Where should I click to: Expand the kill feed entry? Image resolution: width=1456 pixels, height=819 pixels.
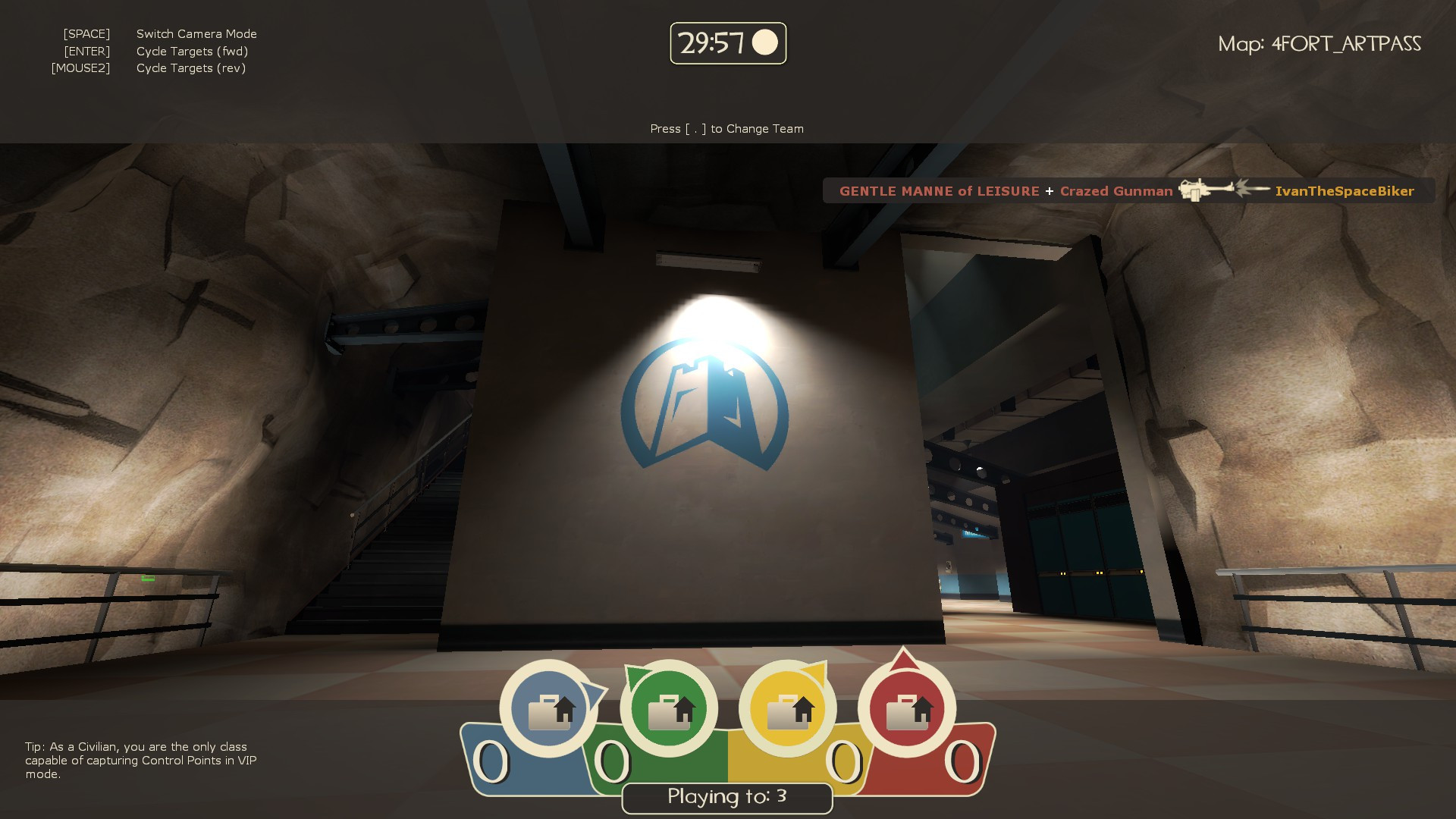(x=1126, y=191)
